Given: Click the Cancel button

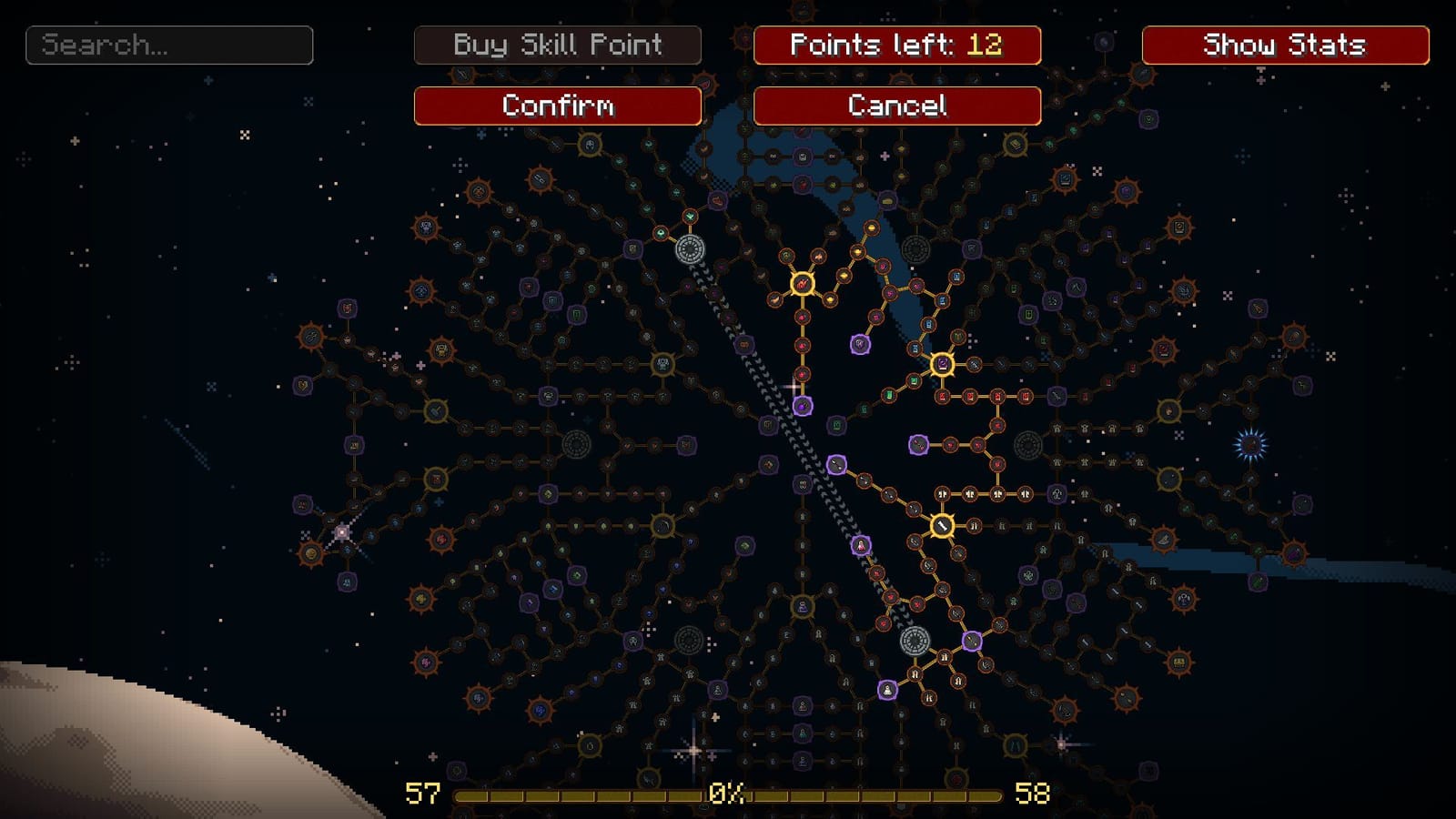Looking at the screenshot, I should (x=896, y=106).
